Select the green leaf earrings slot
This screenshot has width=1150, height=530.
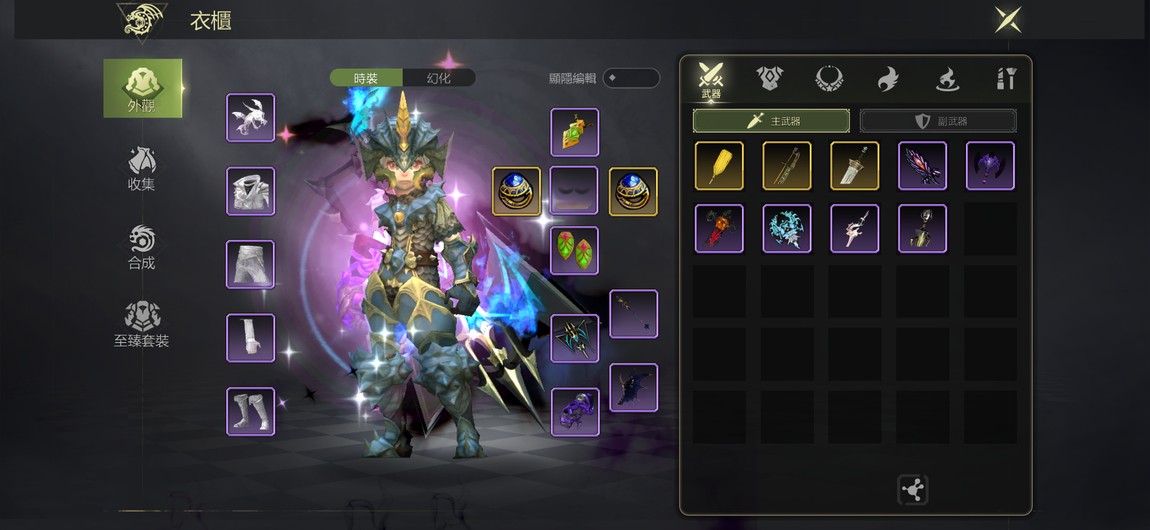pos(575,251)
